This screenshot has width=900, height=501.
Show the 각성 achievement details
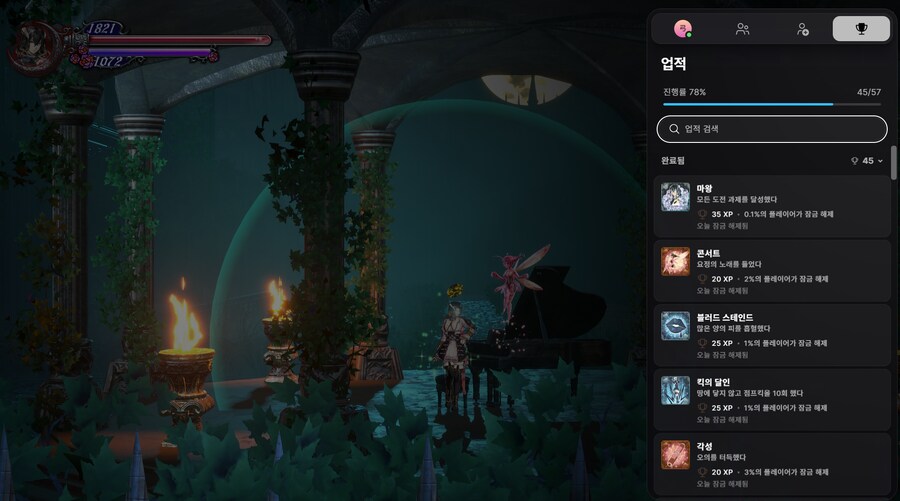pos(772,464)
